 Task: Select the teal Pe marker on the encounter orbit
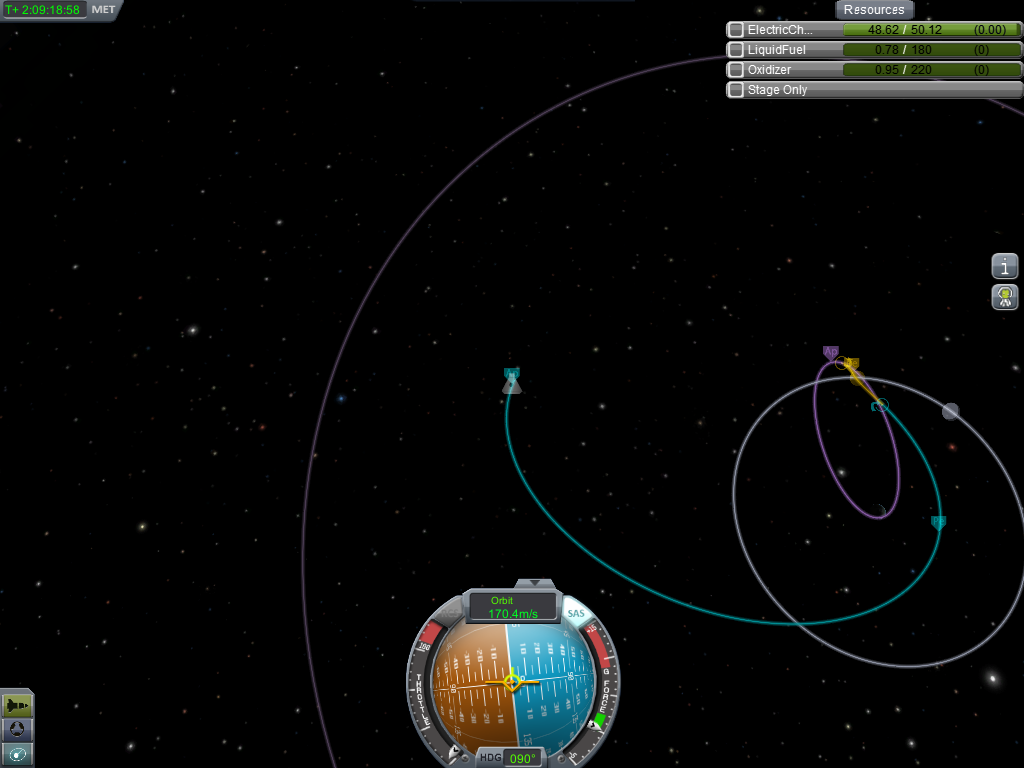[938, 521]
